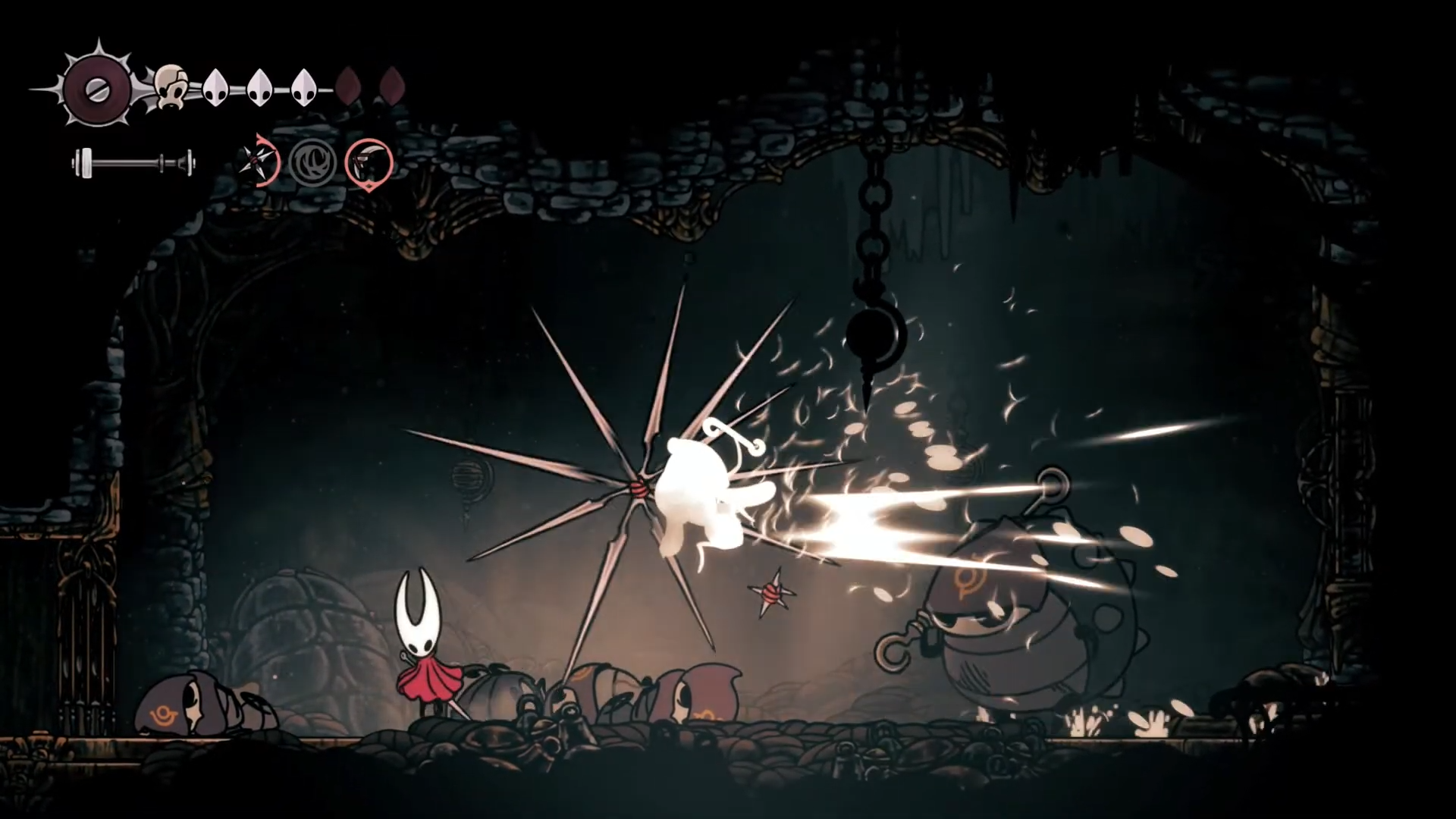Choose the curved claw tool icon
This screenshot has height=819, width=1456.
coord(369,162)
